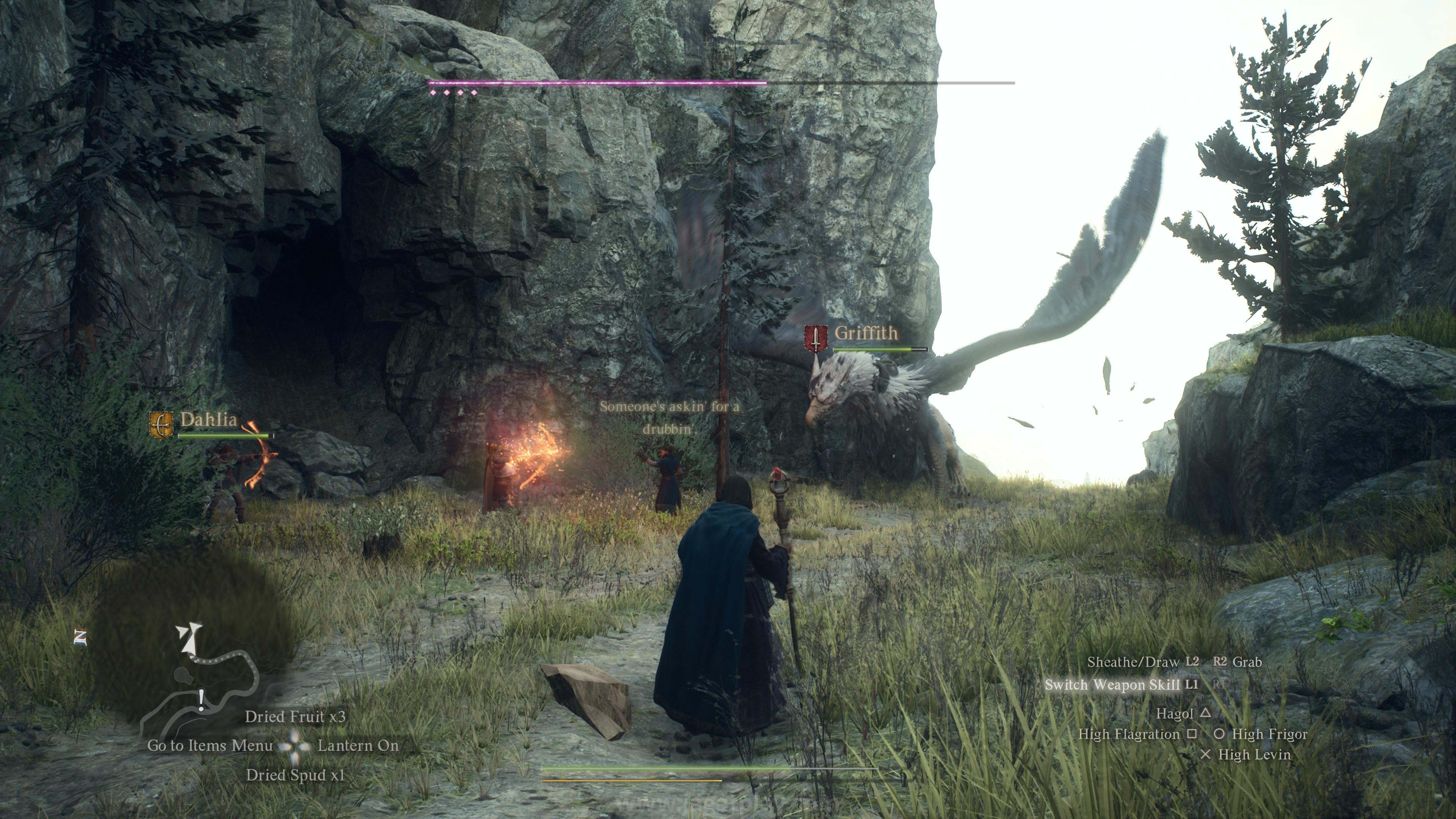Click Dahlia's yellow bow vocation icon
The height and width of the screenshot is (819, 1456).
coord(161,425)
